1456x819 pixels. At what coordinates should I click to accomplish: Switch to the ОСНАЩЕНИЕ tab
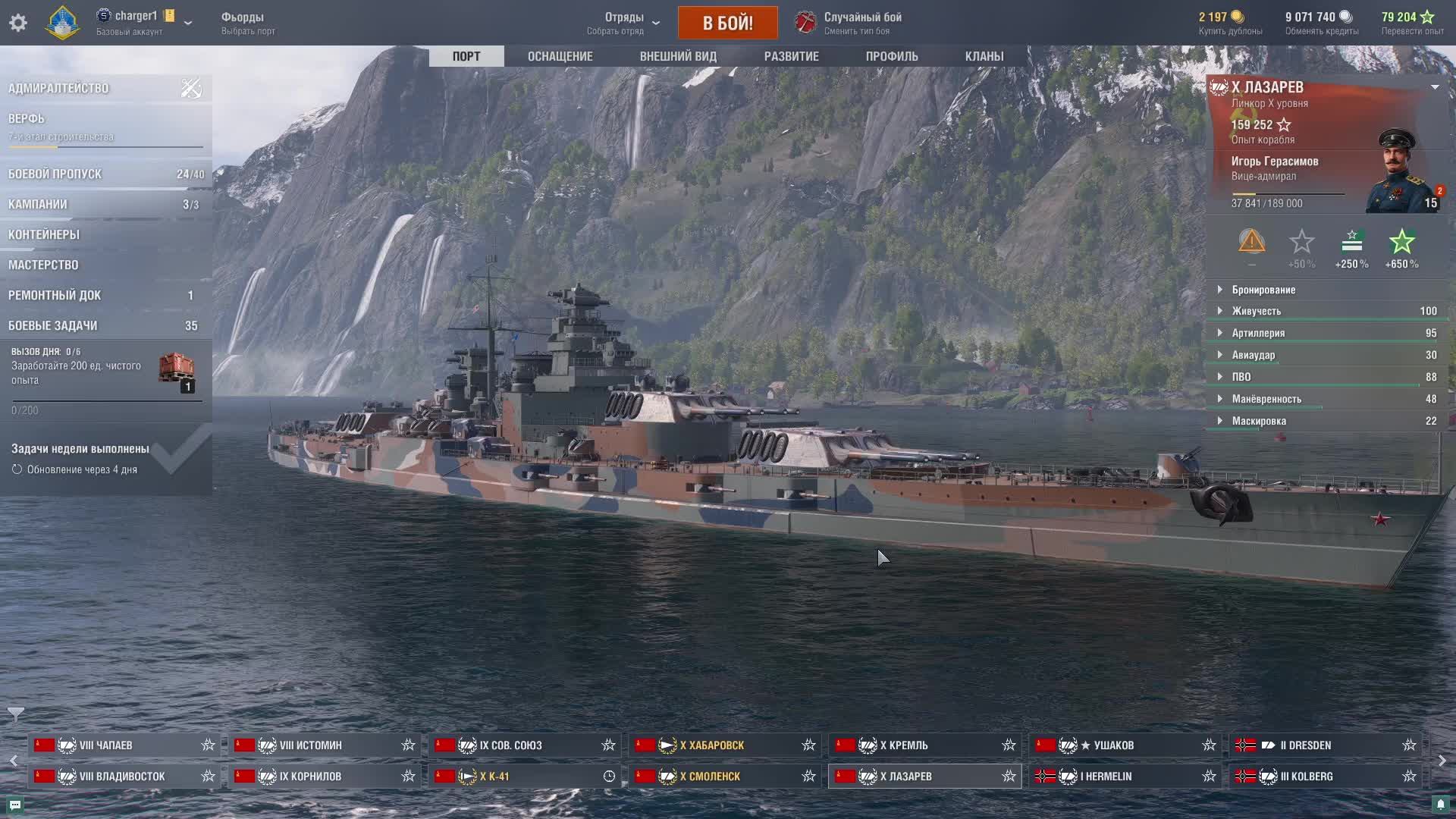pos(560,56)
